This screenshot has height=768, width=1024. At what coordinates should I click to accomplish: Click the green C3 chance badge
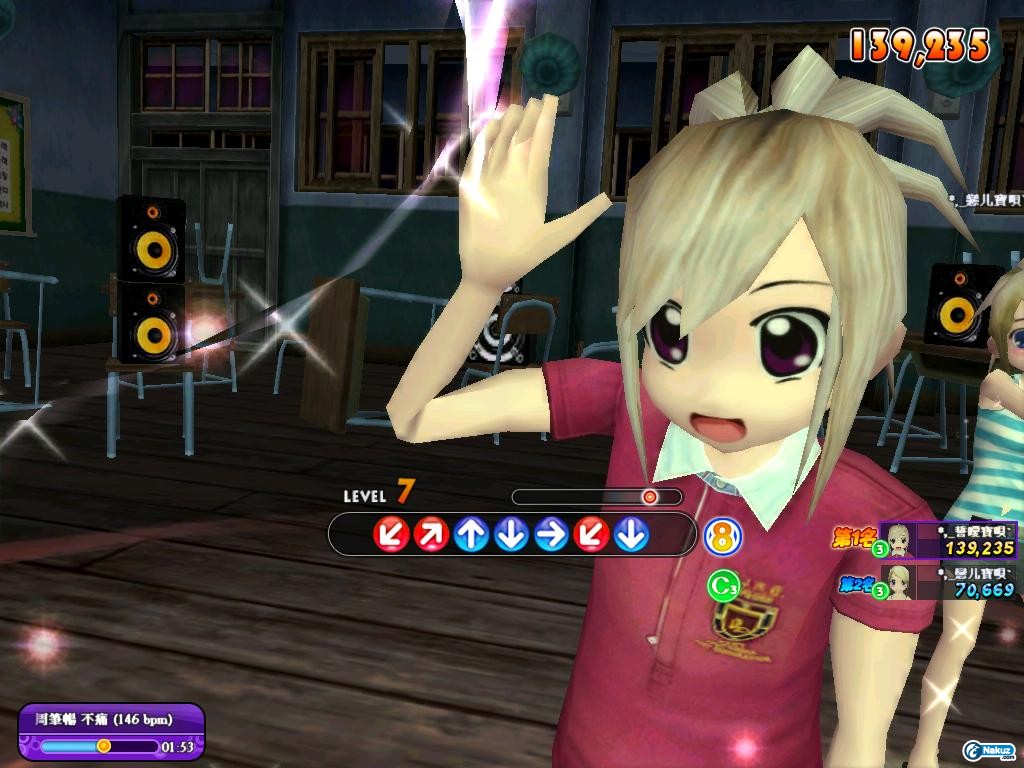coord(722,586)
